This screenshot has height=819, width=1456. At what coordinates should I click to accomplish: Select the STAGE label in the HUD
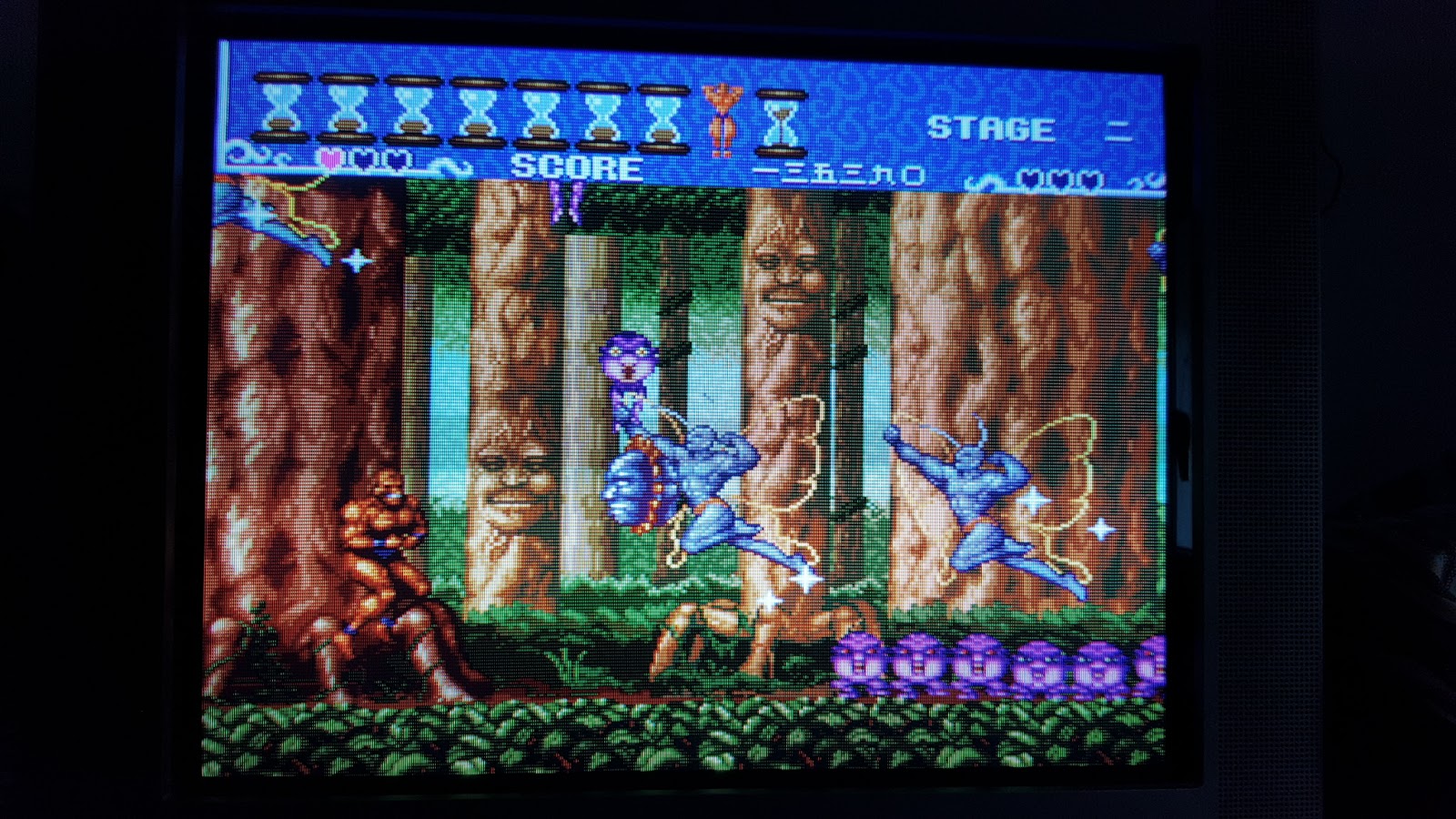tap(992, 129)
